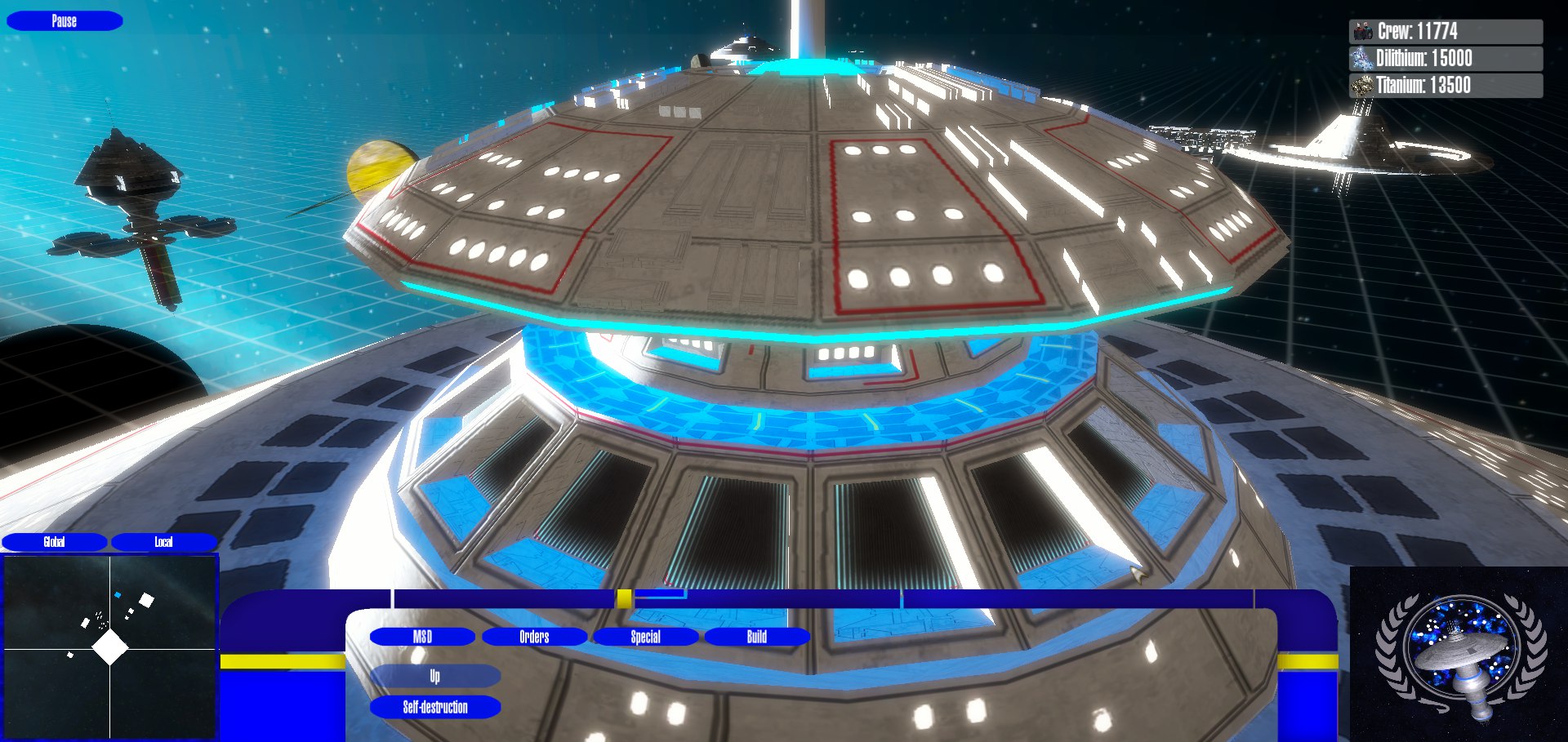Click on the minimap
The width and height of the screenshot is (1568, 742).
click(110, 648)
